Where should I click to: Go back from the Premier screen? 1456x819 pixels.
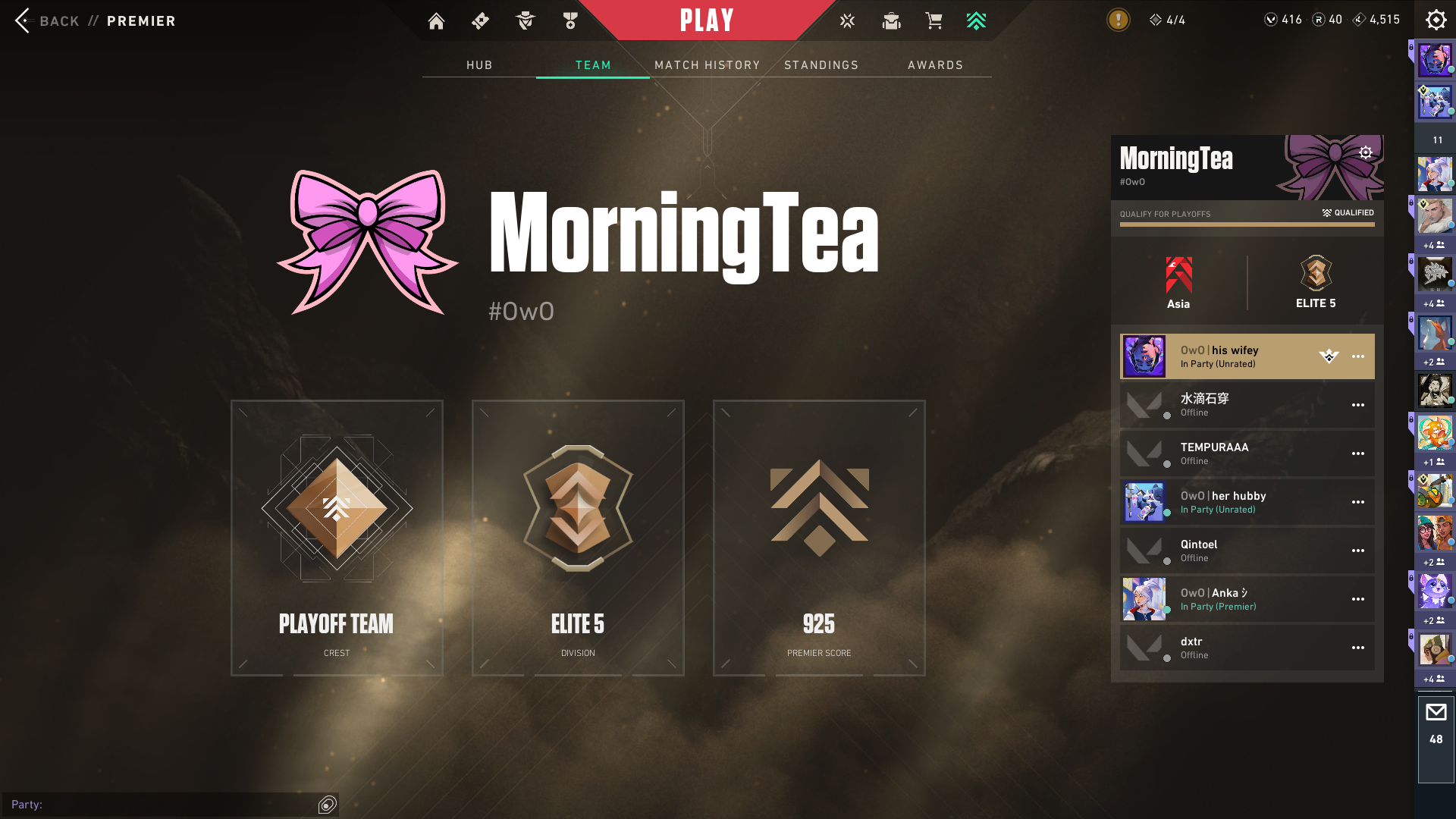24,20
